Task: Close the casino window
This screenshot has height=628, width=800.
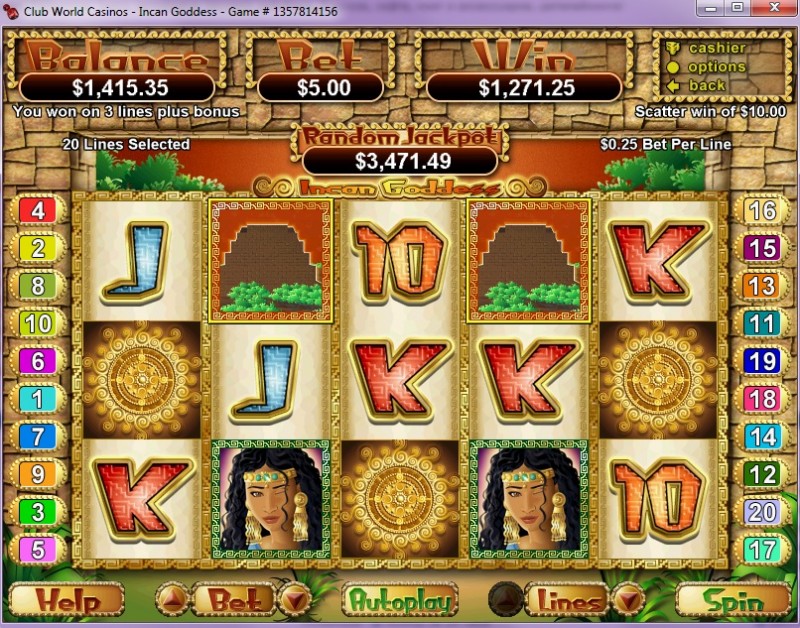Action: [x=774, y=9]
